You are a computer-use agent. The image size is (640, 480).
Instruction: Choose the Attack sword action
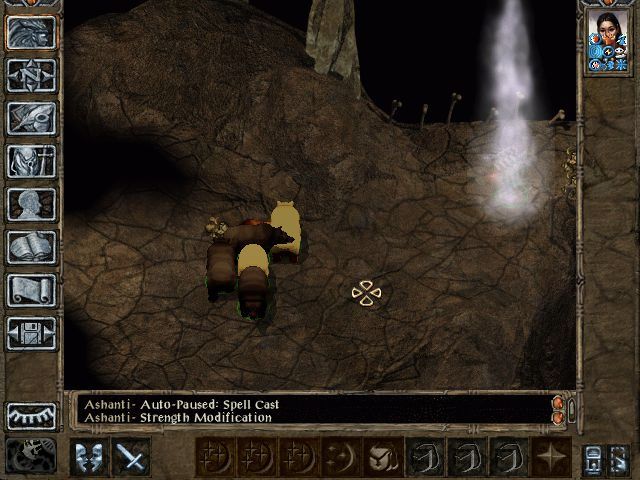coord(131,456)
